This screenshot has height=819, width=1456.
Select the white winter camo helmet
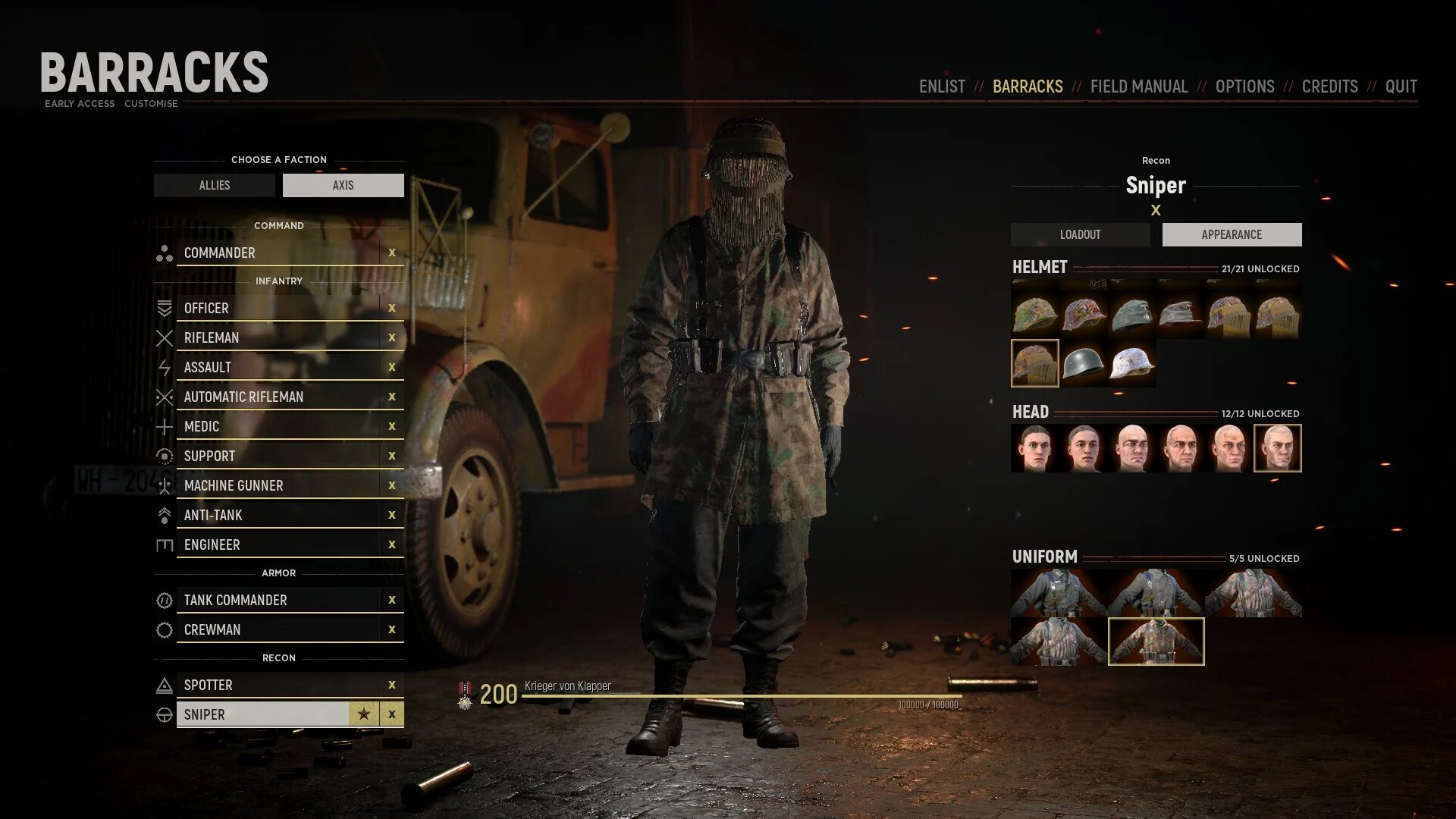(x=1132, y=364)
